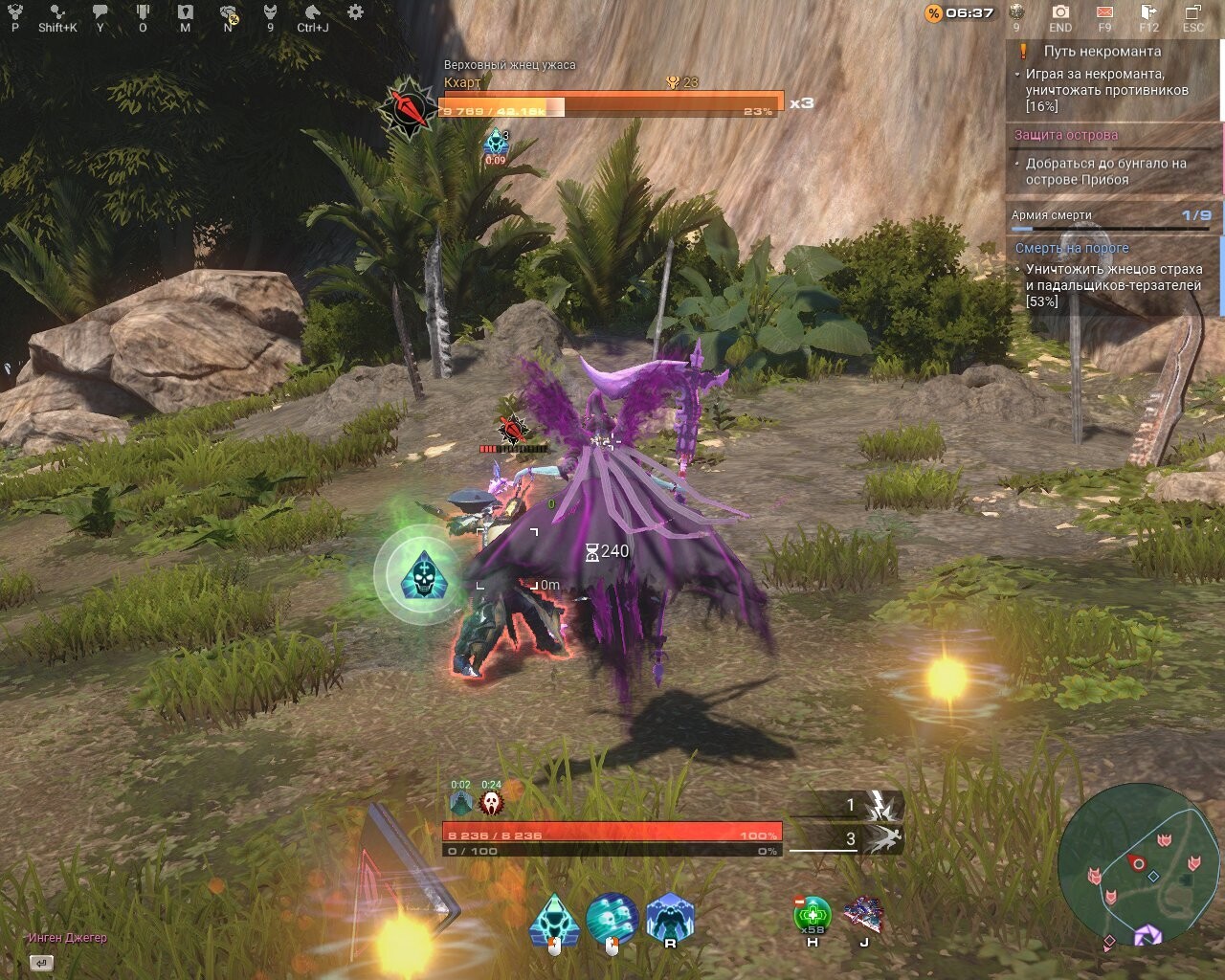Image resolution: width=1225 pixels, height=980 pixels.
Task: Toggle the window mode icon
Action: pos(1193,12)
